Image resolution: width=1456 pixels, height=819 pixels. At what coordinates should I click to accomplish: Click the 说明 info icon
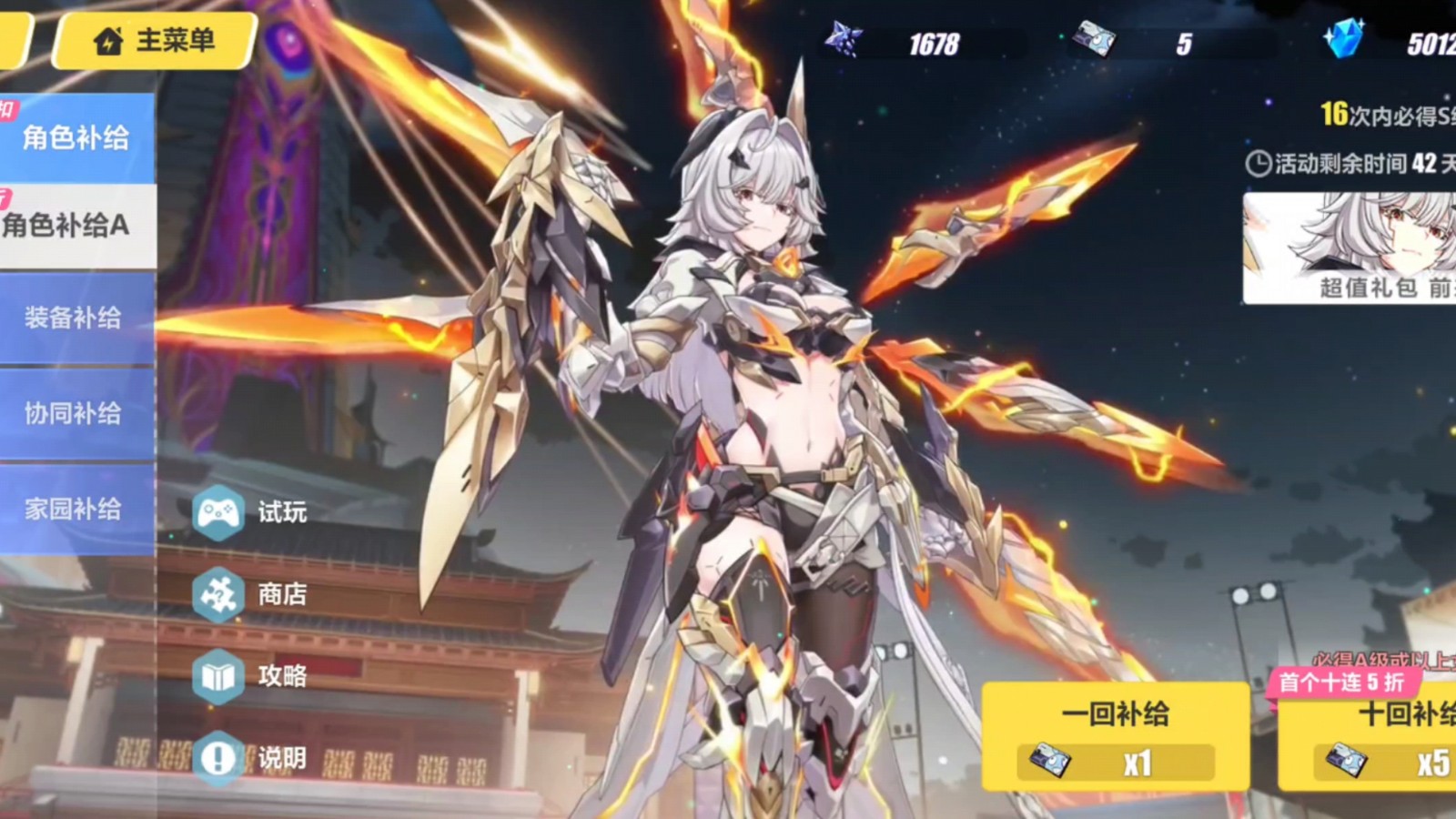217,756
